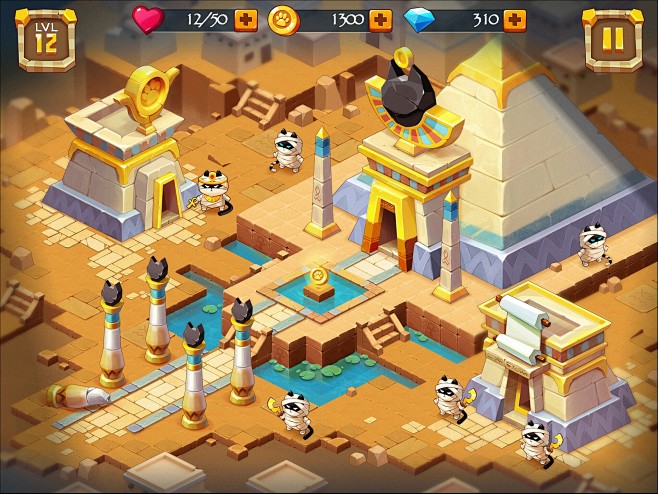Pause the game

point(612,39)
